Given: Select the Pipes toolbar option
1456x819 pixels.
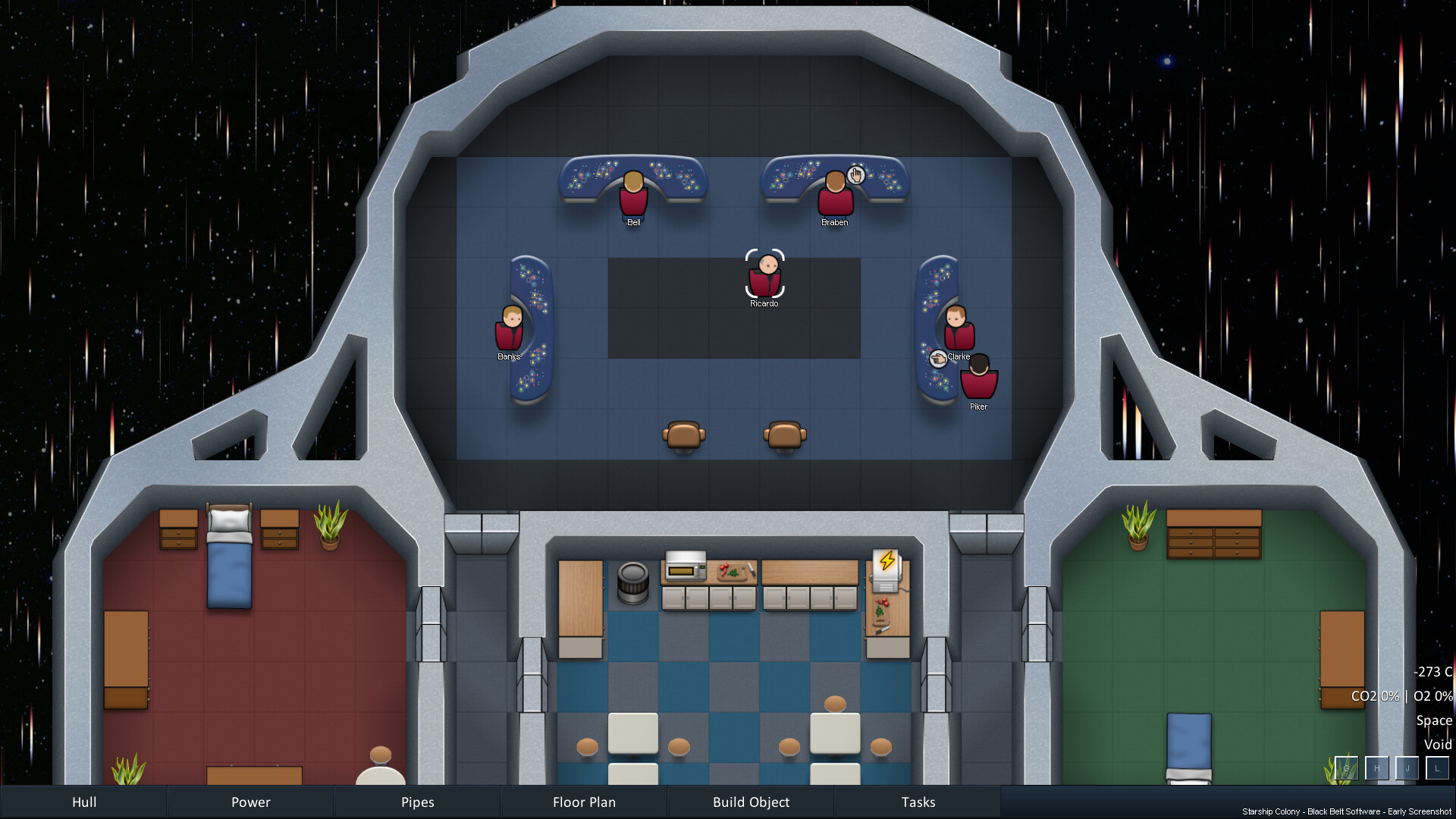Looking at the screenshot, I should [417, 802].
